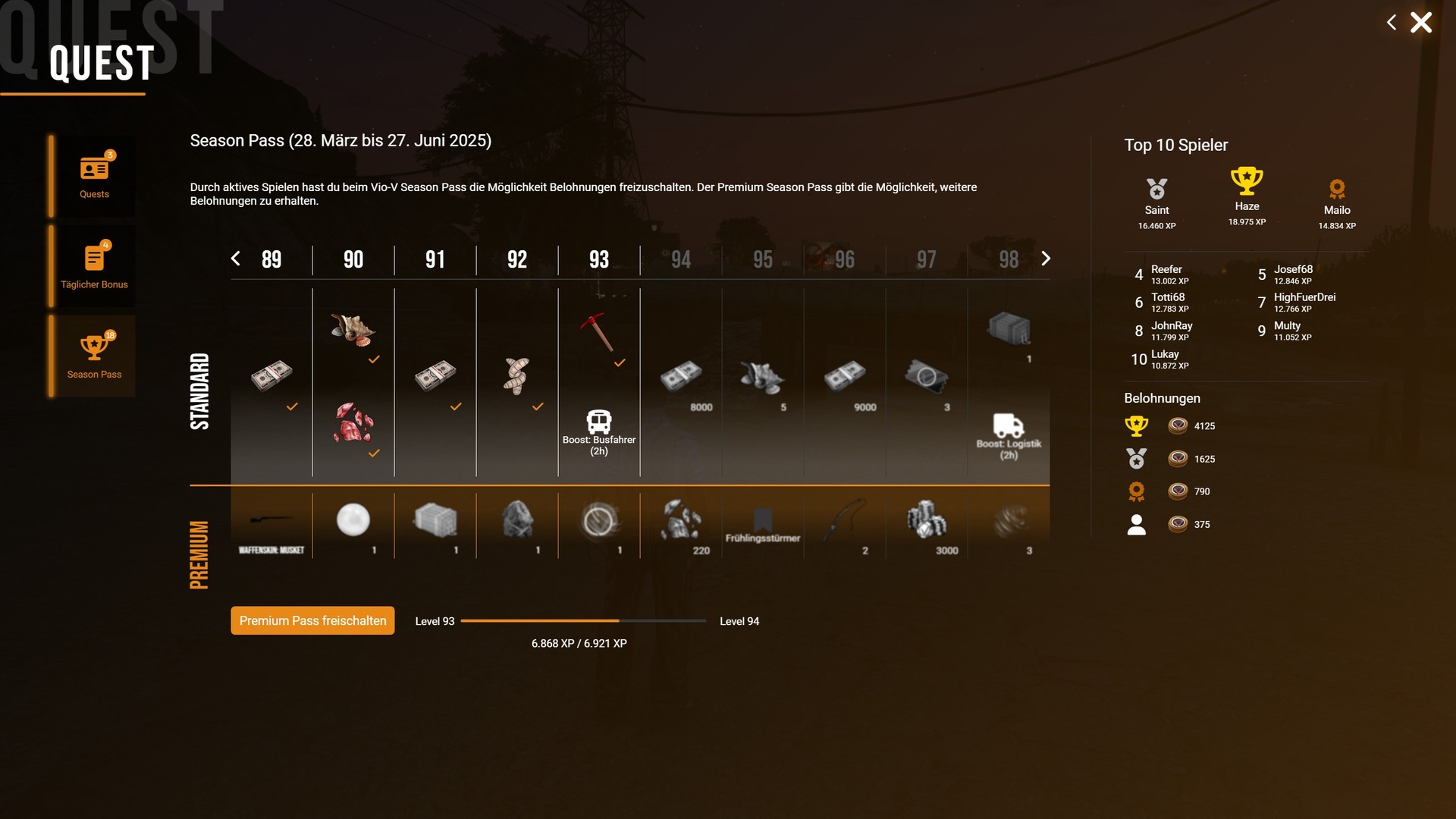Go back using top-right arrow
Screen dimensions: 1456x819
1391,23
